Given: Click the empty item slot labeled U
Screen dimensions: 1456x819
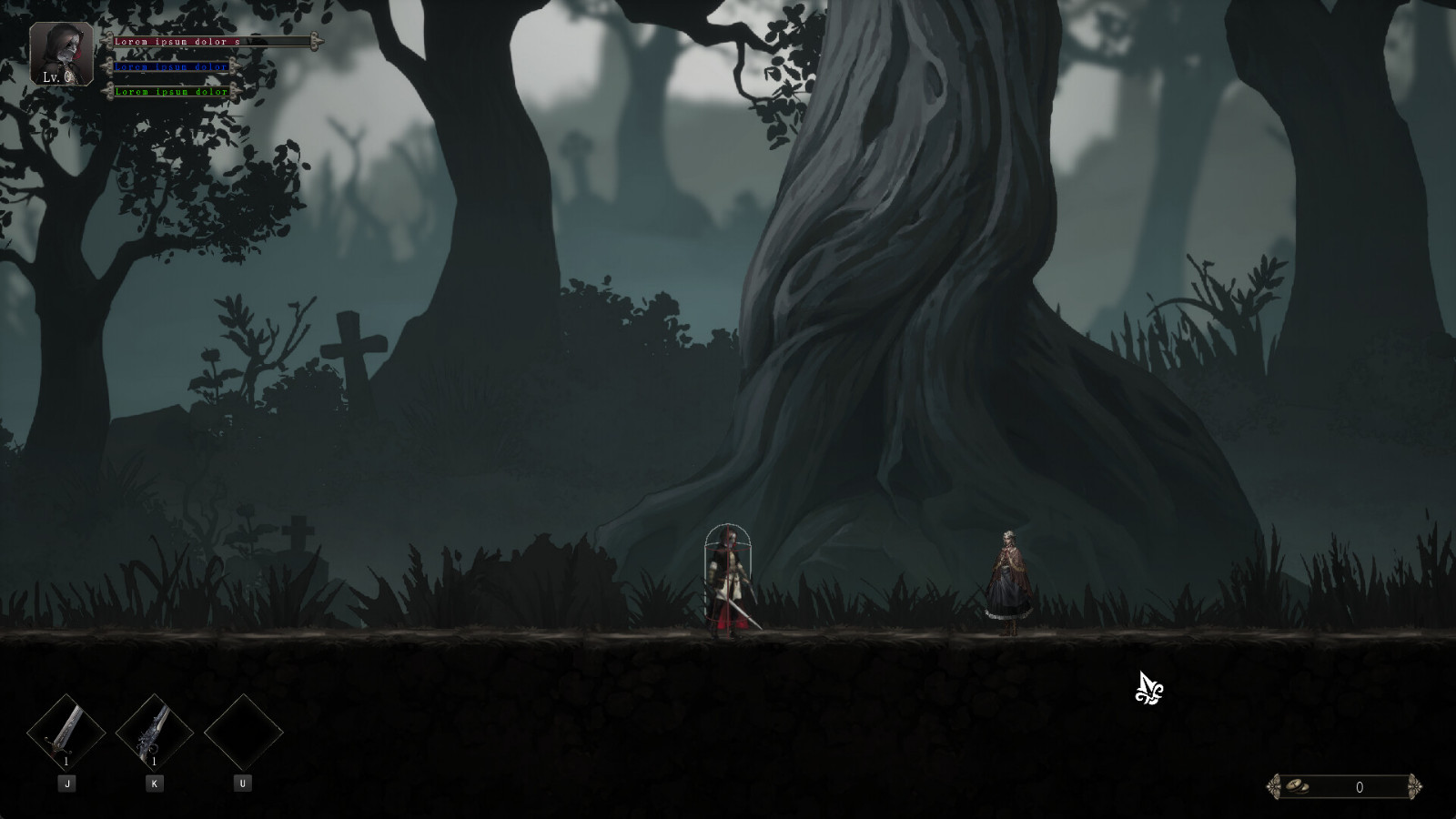Looking at the screenshot, I should tap(244, 733).
